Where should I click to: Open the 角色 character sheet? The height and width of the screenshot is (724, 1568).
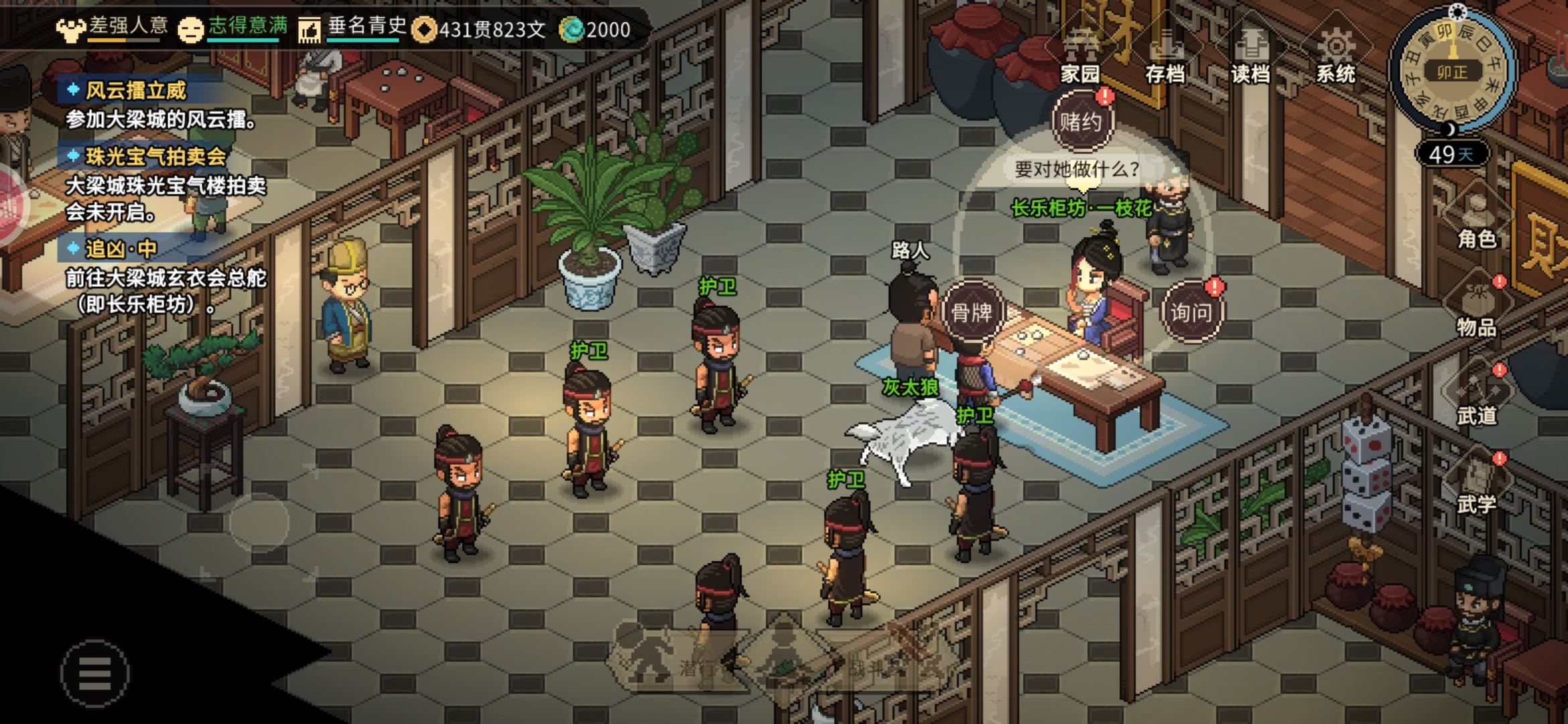pos(1476,220)
